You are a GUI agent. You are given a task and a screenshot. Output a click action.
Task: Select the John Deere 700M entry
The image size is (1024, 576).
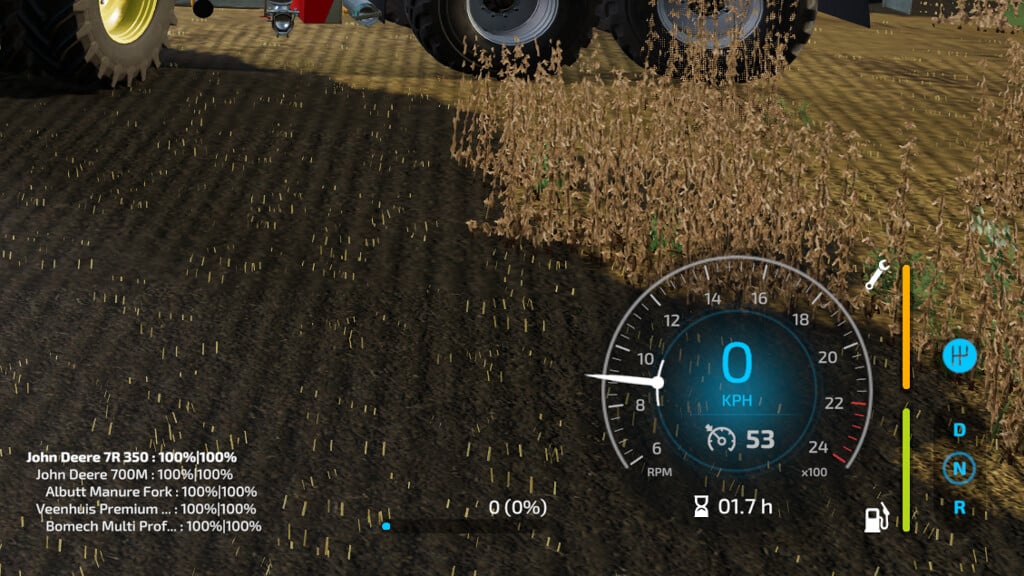click(134, 474)
